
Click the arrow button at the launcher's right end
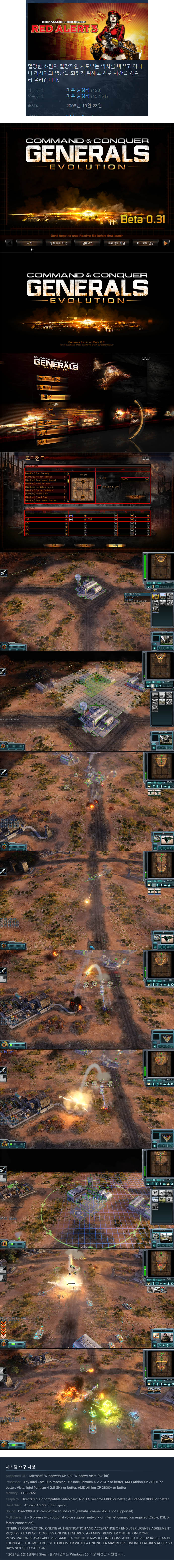(166, 243)
